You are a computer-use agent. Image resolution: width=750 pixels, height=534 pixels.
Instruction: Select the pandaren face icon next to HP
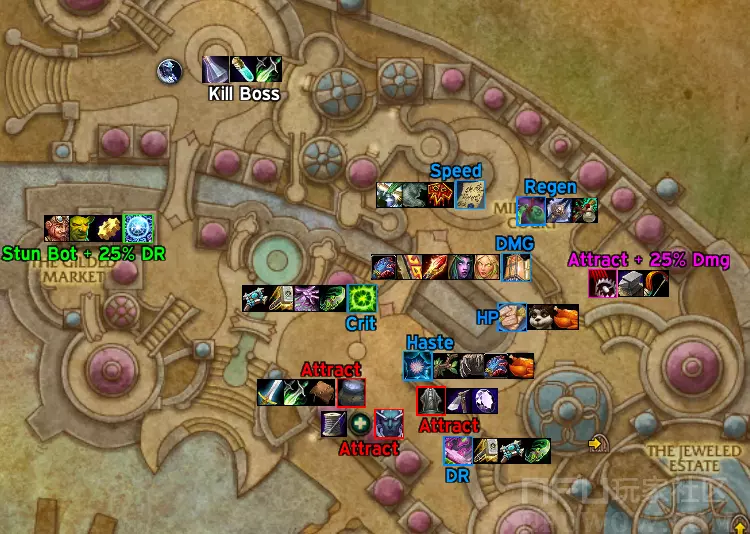pyautogui.click(x=540, y=317)
